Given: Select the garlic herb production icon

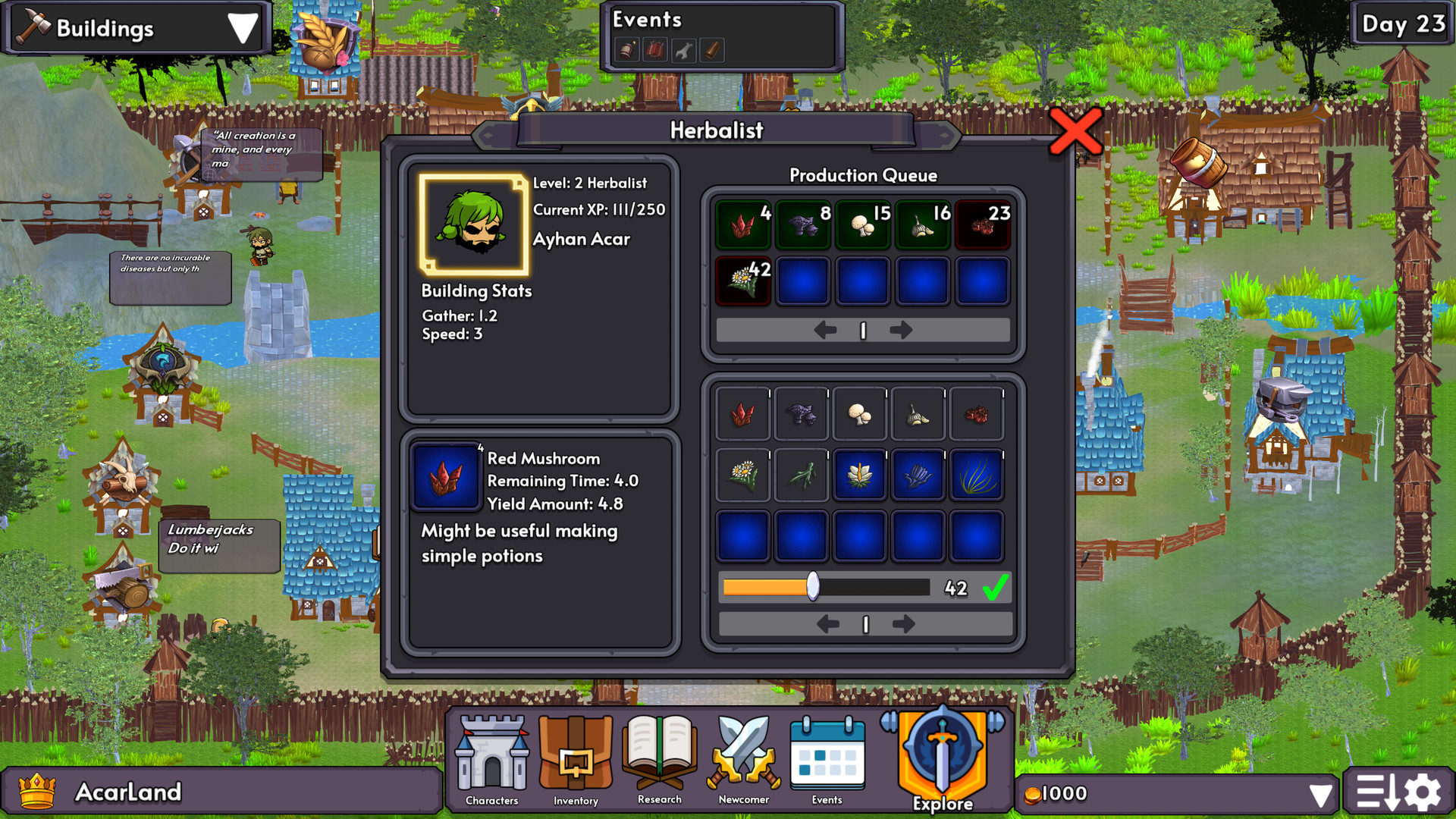Looking at the screenshot, I should [x=918, y=414].
